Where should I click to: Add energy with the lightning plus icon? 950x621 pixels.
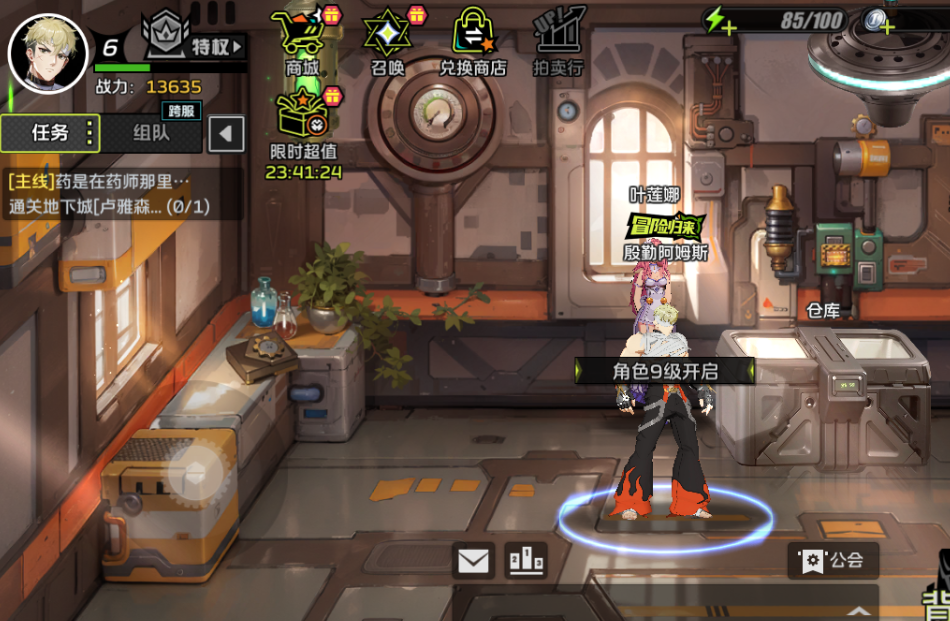point(719,20)
